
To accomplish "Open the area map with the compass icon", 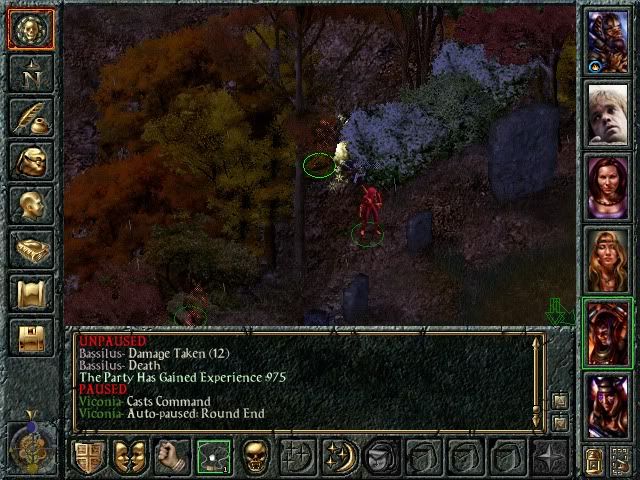I will point(30,73).
